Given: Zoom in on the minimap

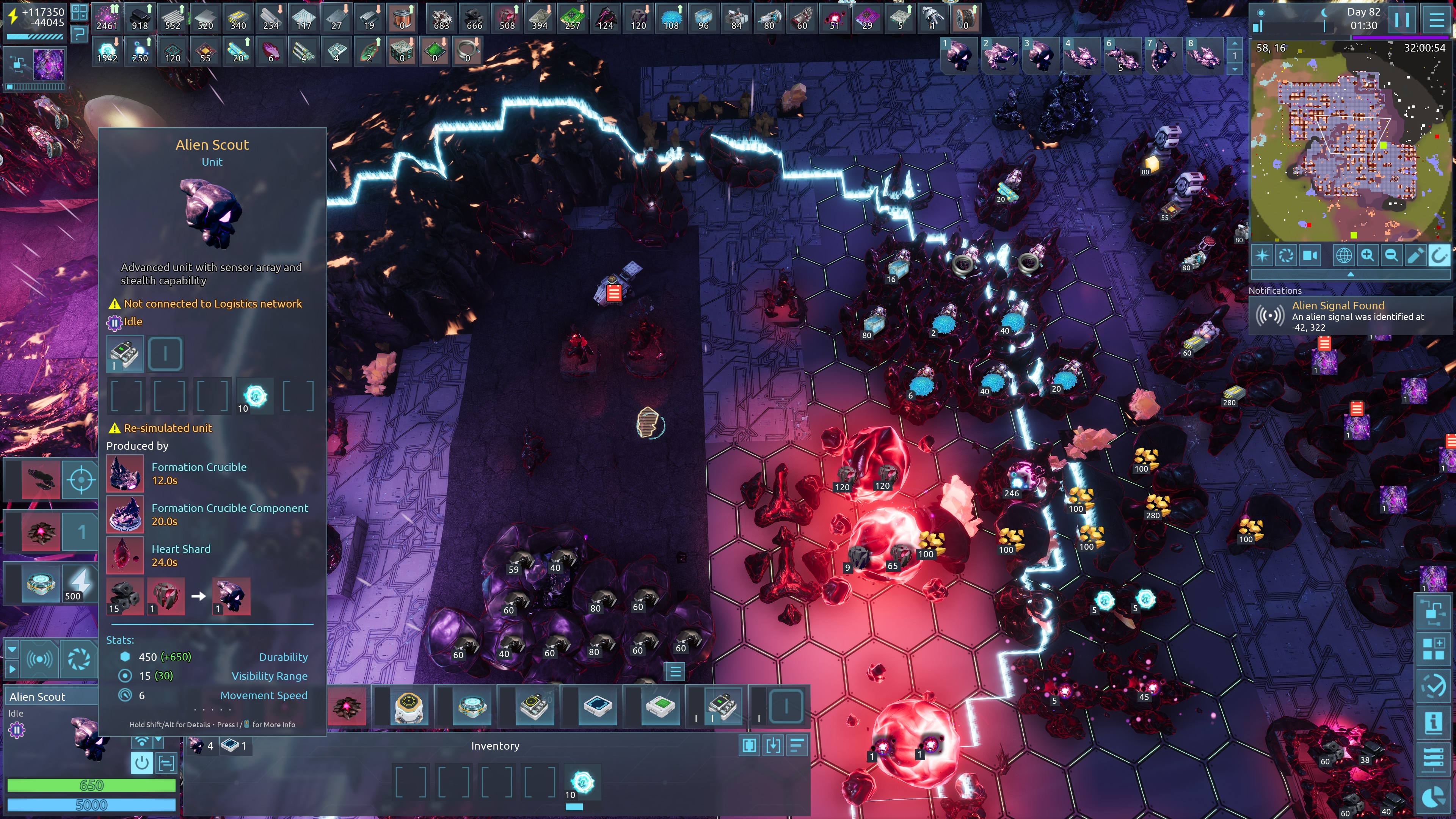Looking at the screenshot, I should (1367, 256).
